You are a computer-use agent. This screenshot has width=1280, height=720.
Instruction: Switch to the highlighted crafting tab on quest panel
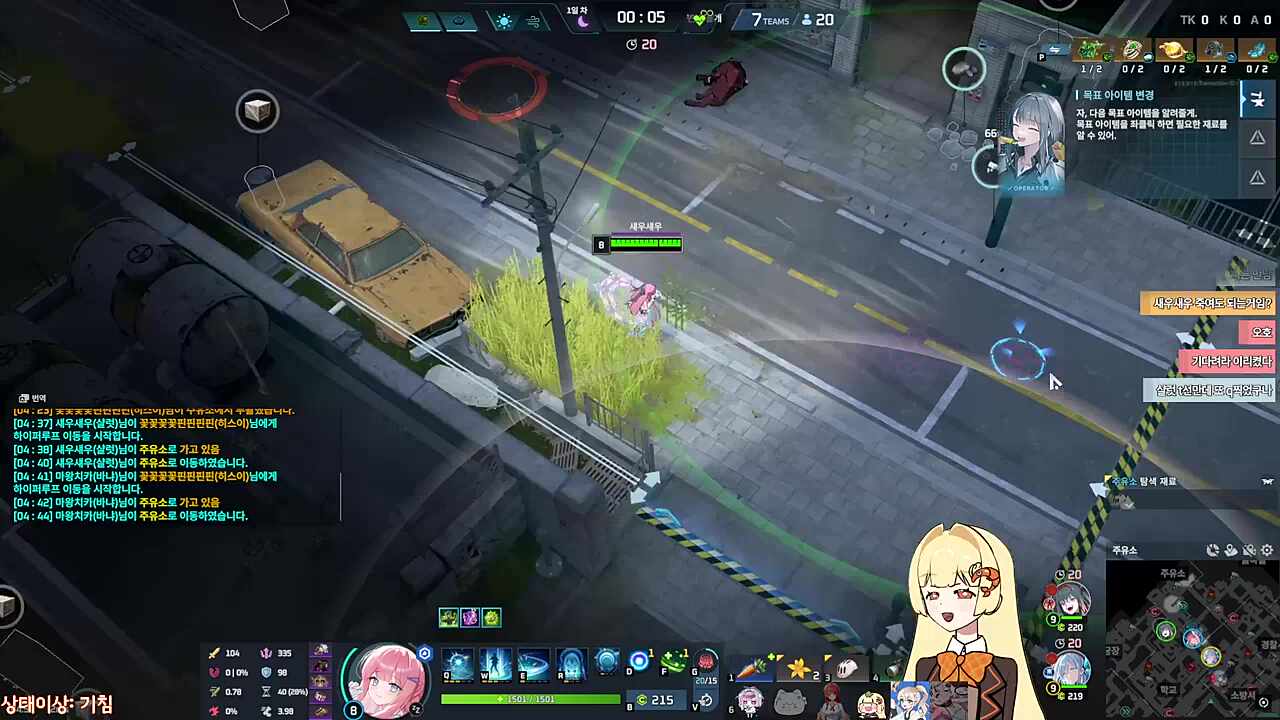[x=1258, y=99]
